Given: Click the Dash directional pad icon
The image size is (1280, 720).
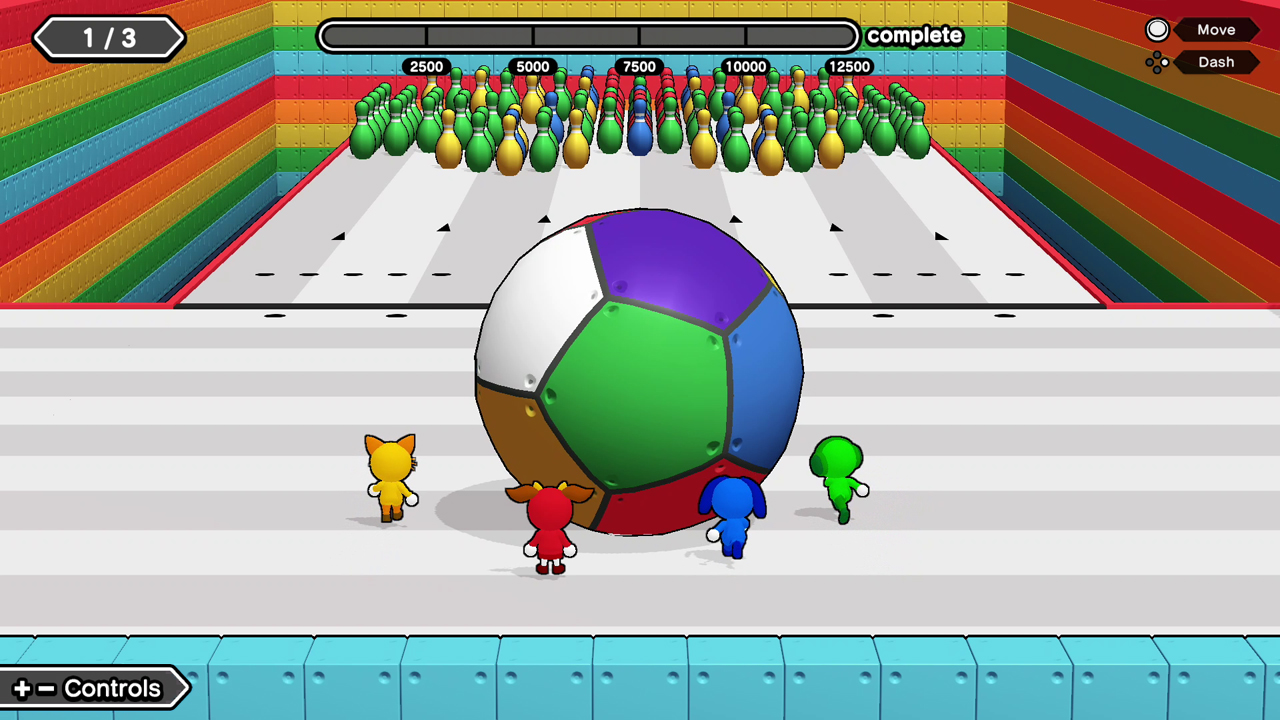Looking at the screenshot, I should tap(1157, 62).
